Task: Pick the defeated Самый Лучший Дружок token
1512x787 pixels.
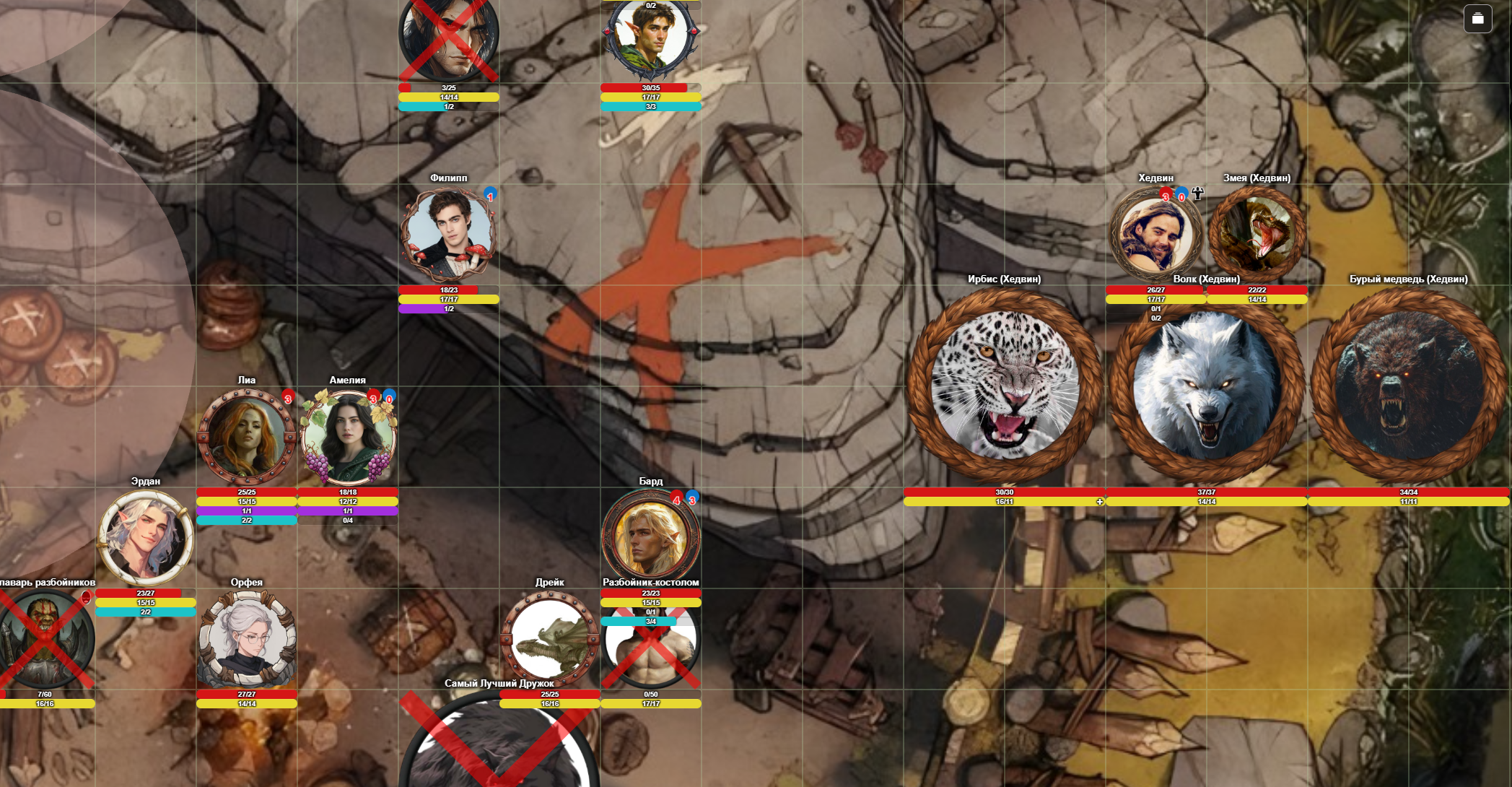Action: tap(499, 744)
